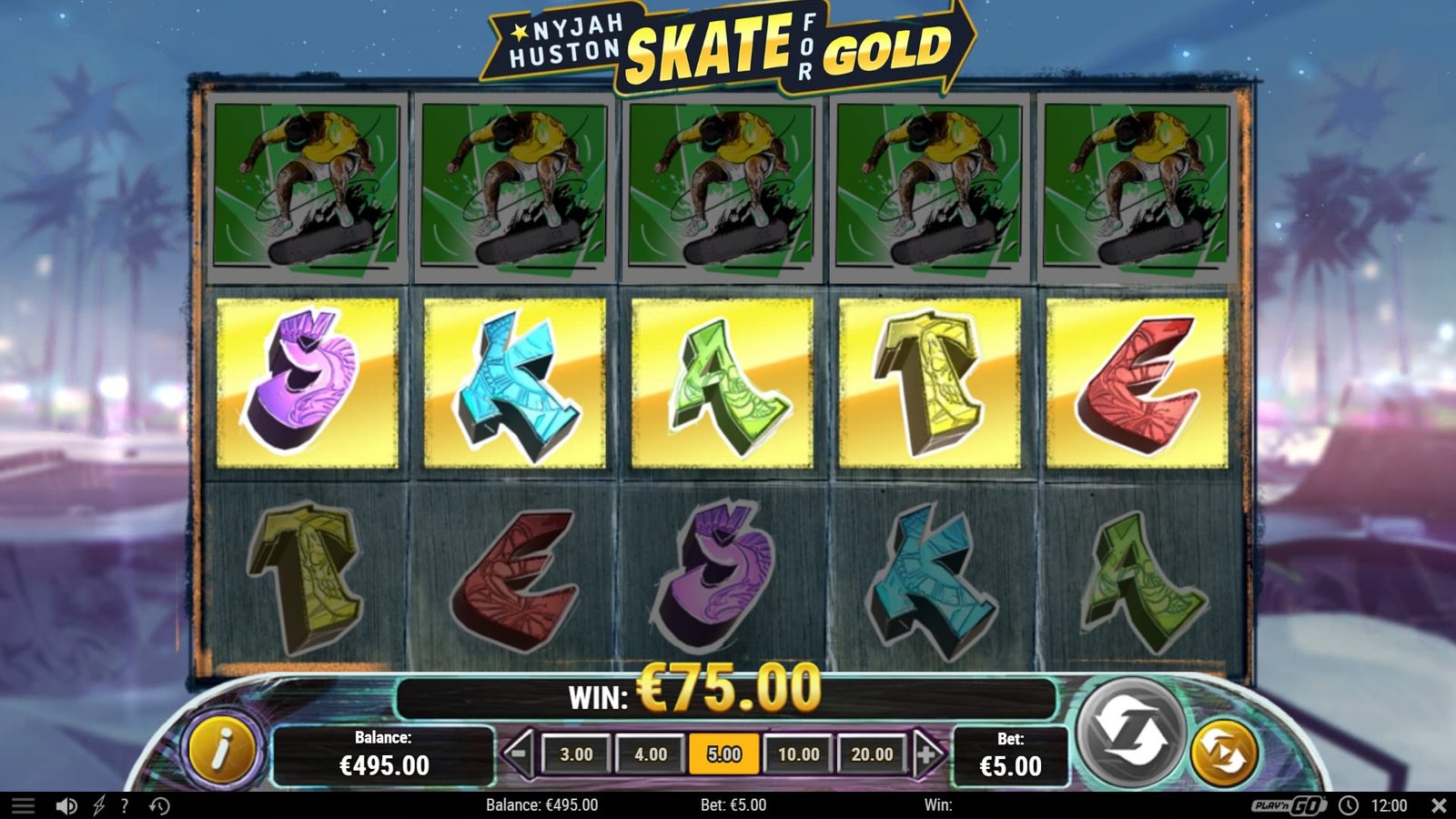
Task: Toggle the sound speaker icon
Action: [x=66, y=805]
